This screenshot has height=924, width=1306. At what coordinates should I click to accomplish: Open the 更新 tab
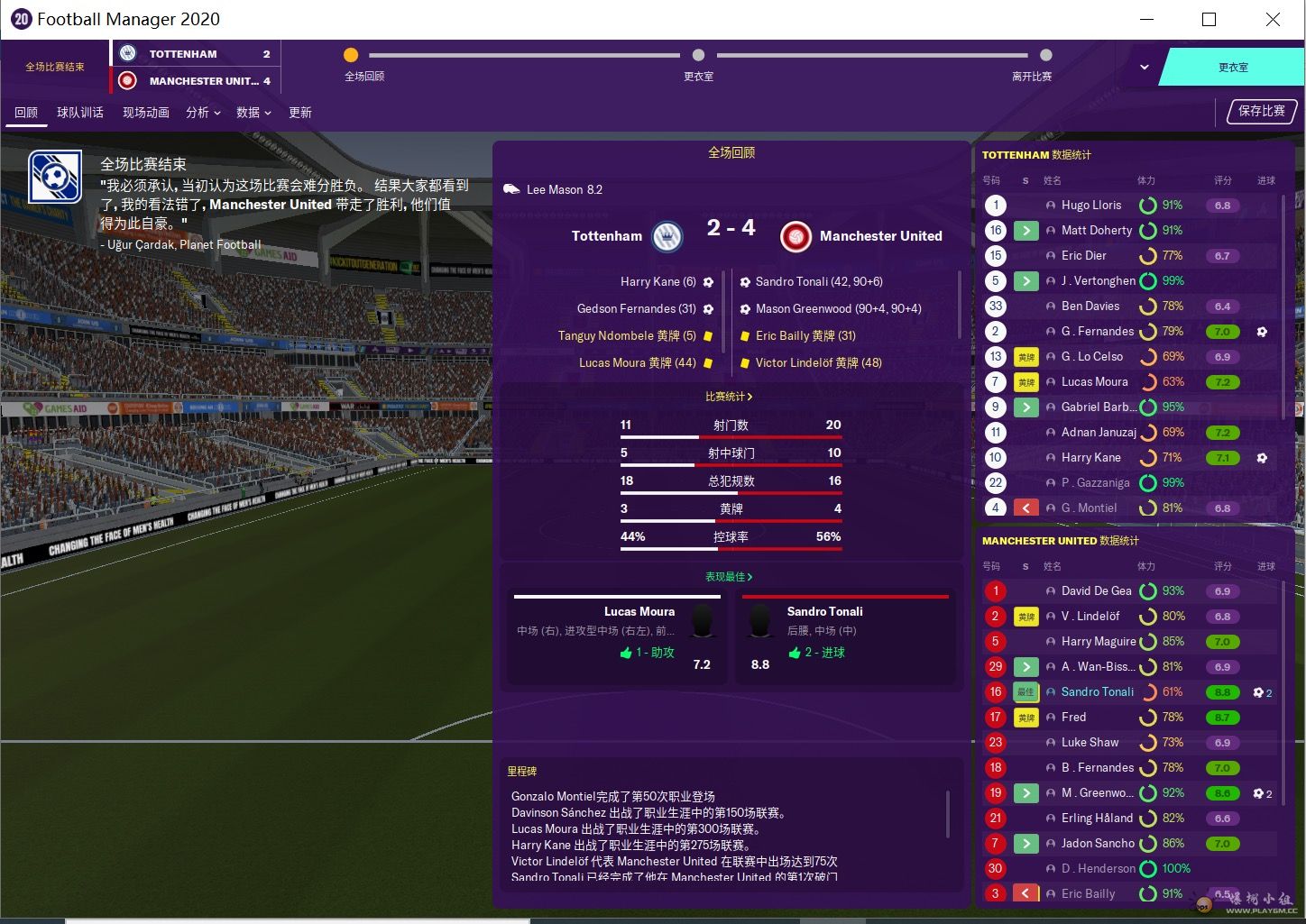click(300, 113)
